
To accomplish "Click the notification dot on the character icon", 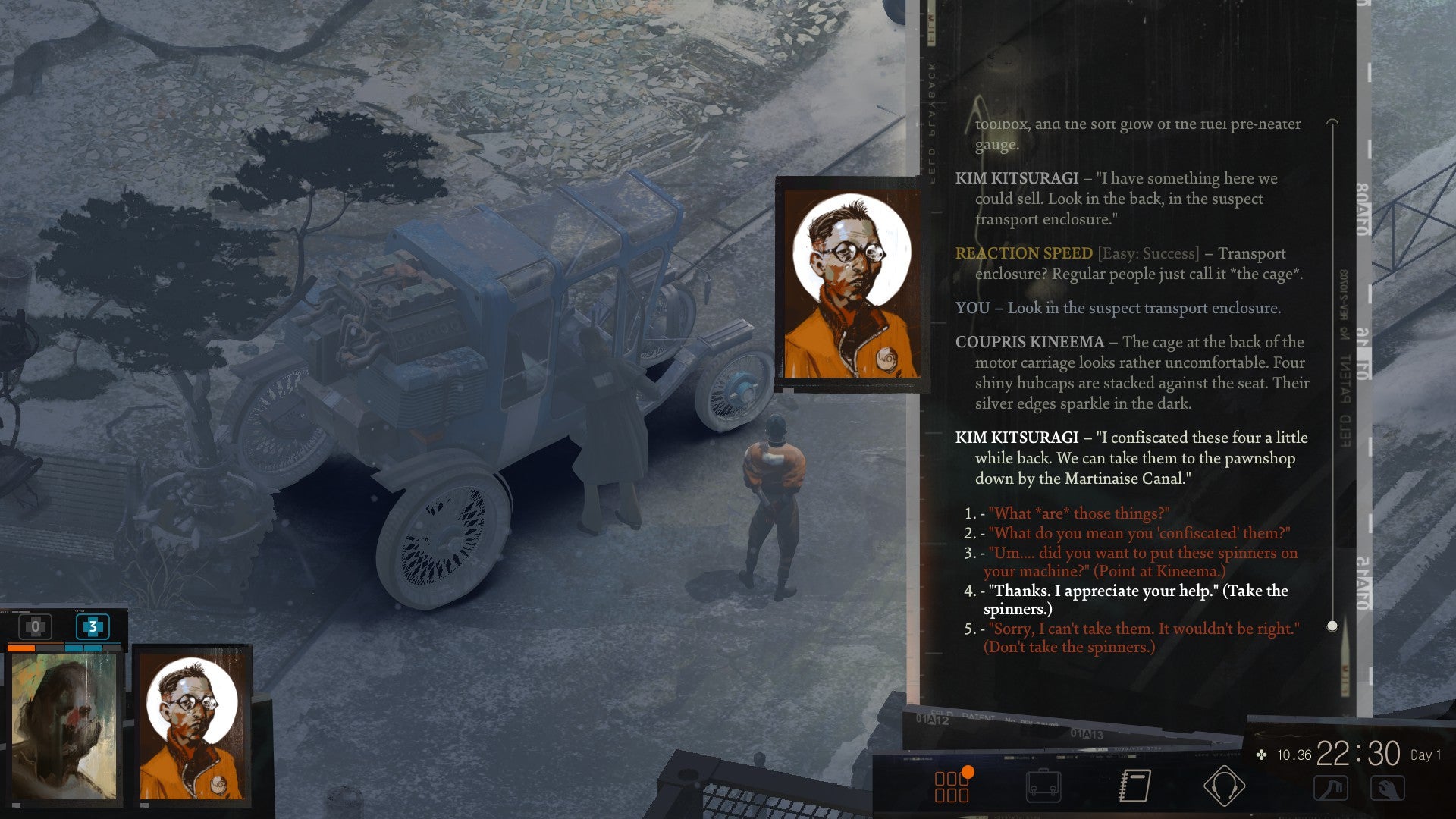I will click(969, 773).
